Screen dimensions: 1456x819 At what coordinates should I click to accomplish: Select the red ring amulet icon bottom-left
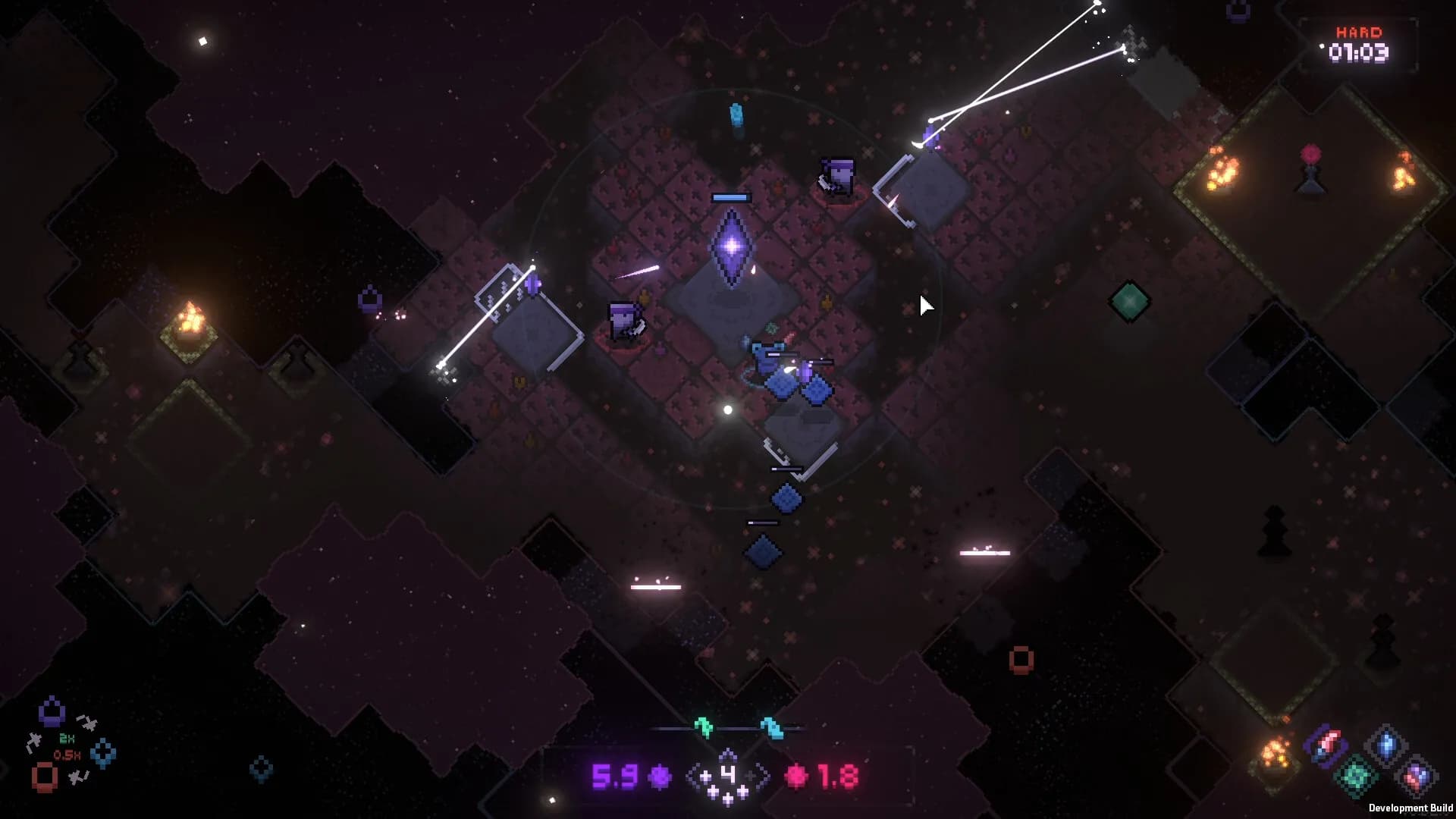pos(44,777)
